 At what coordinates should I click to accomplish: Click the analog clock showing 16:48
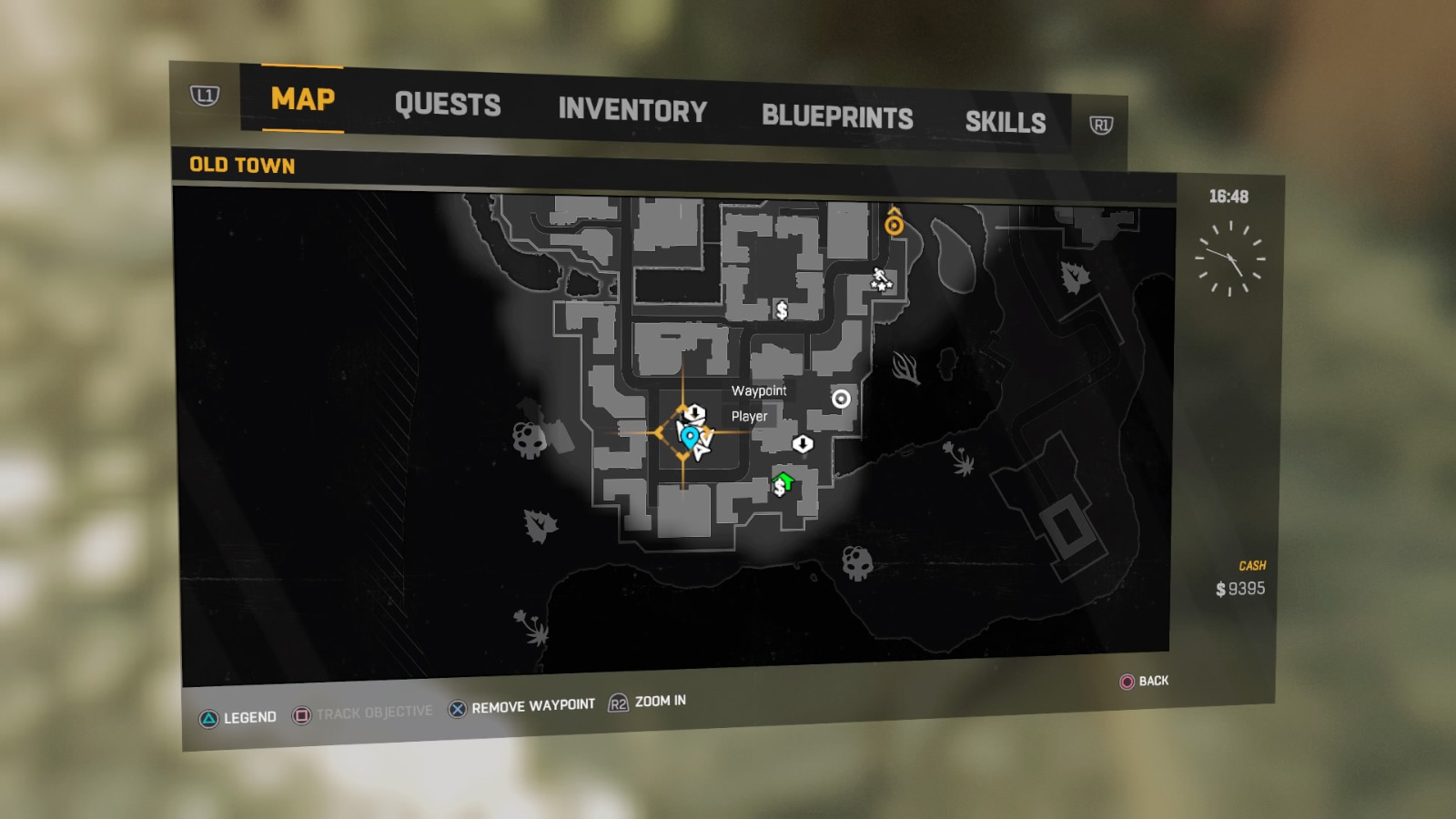click(x=1231, y=258)
